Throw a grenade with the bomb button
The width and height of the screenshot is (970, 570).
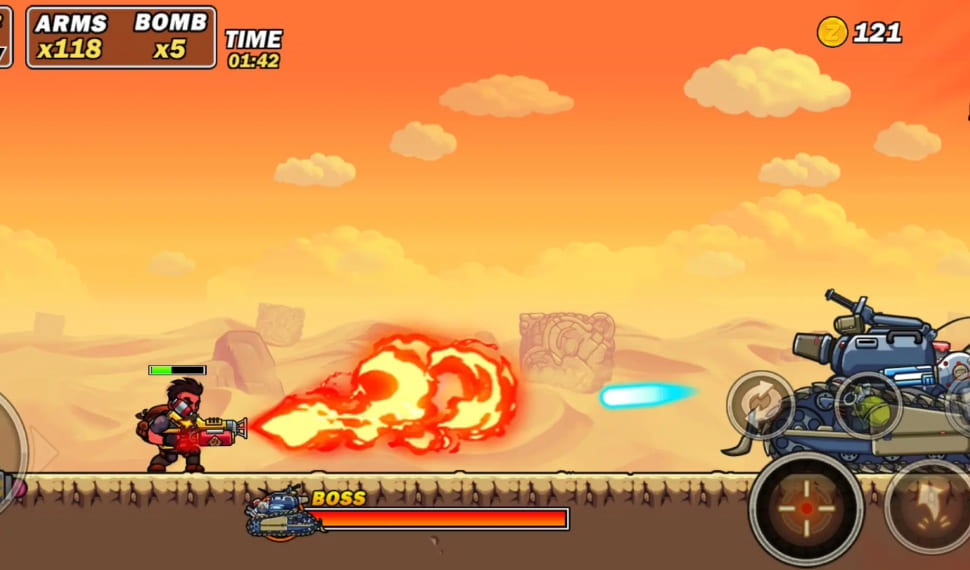(x=868, y=404)
